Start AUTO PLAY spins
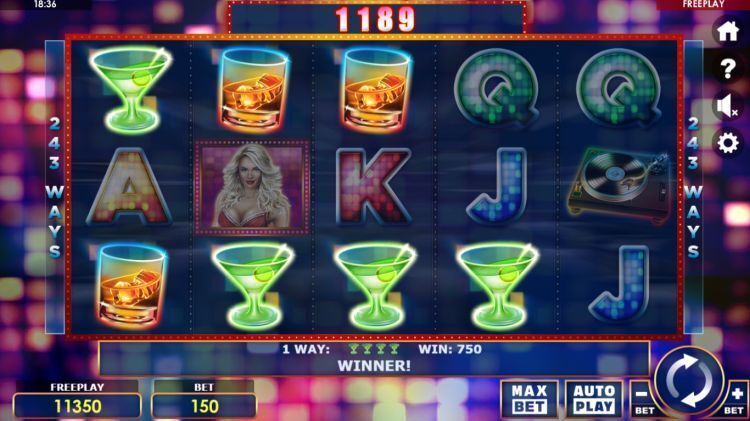 point(593,399)
